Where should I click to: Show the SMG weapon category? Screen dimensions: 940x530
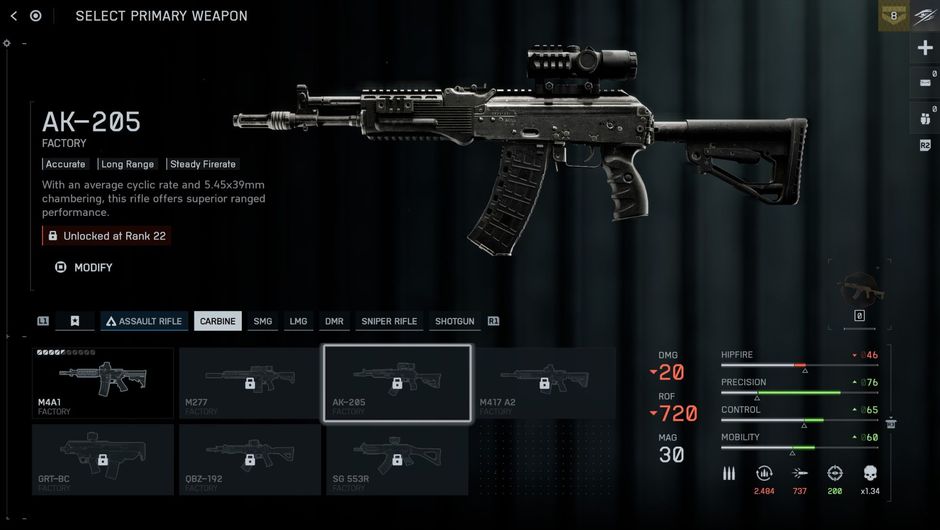click(263, 321)
